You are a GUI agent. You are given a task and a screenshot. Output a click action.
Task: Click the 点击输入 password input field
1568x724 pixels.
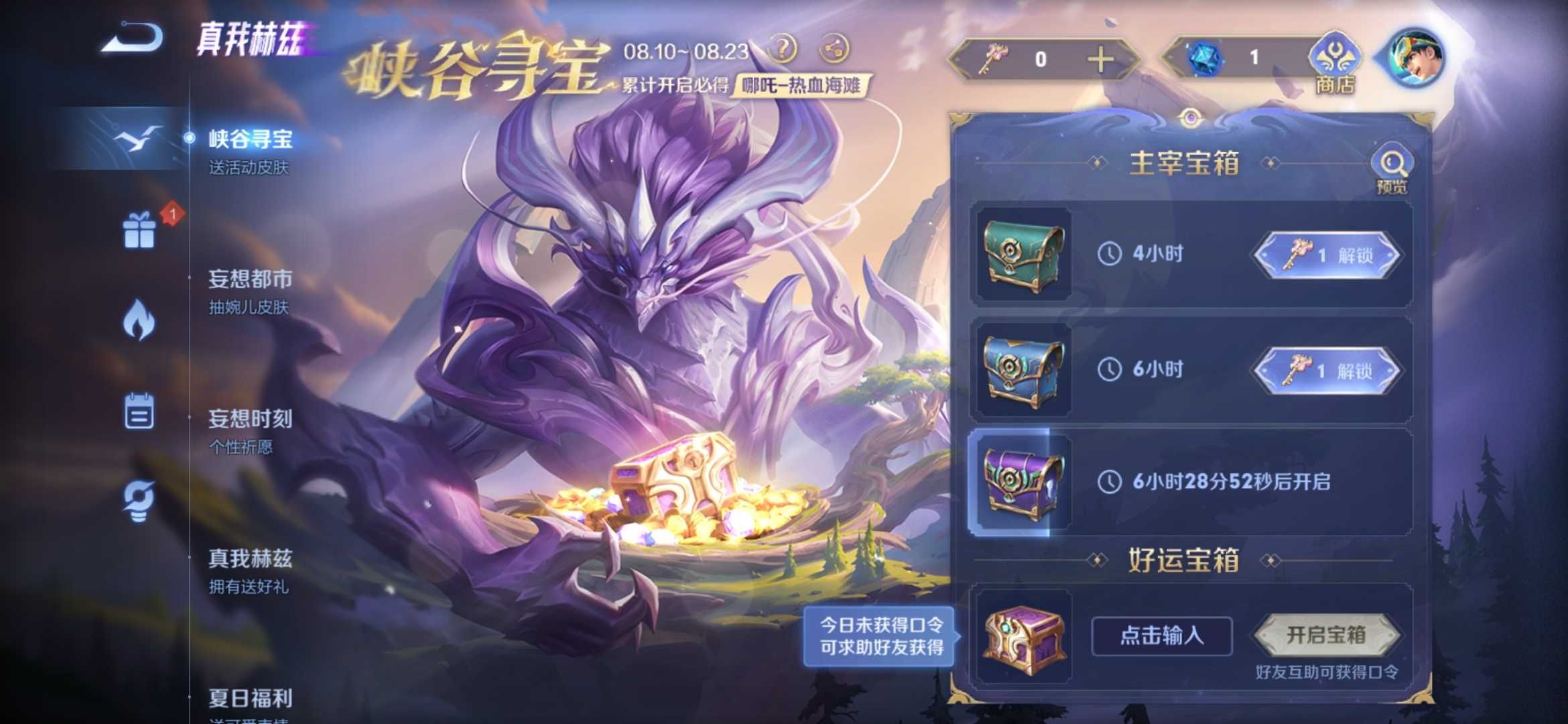1161,637
